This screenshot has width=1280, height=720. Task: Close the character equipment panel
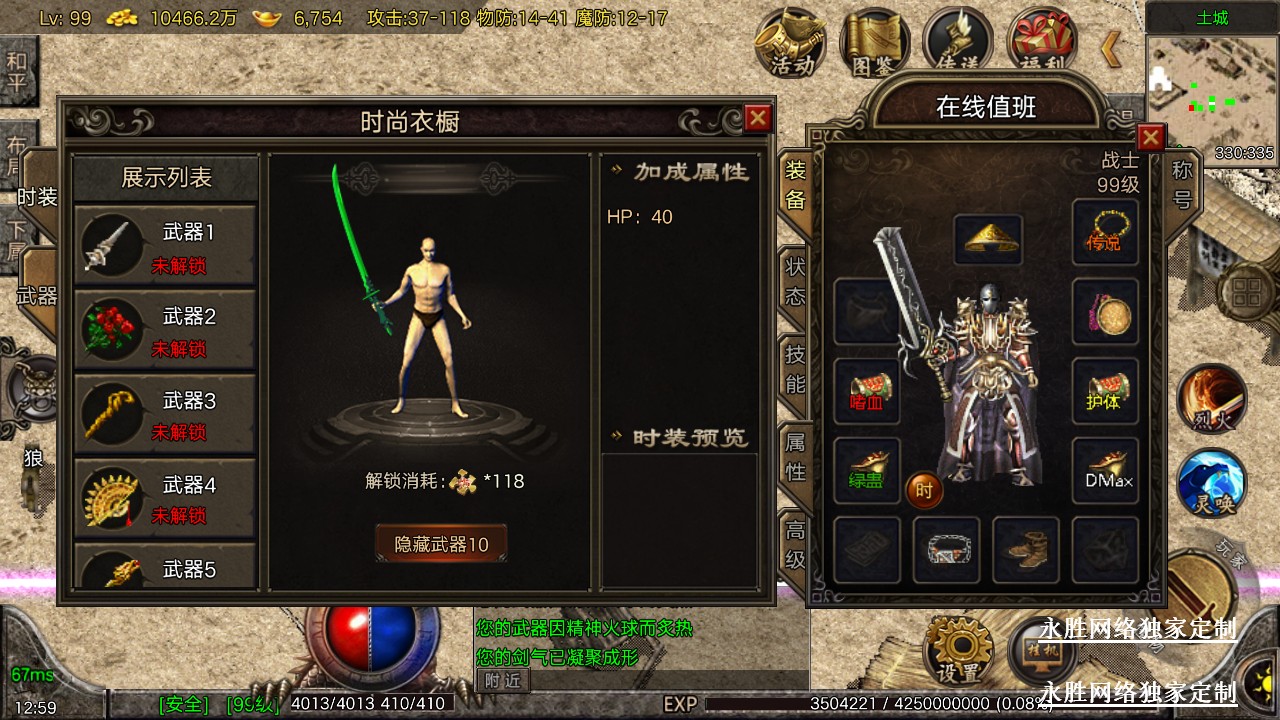click(x=1151, y=137)
